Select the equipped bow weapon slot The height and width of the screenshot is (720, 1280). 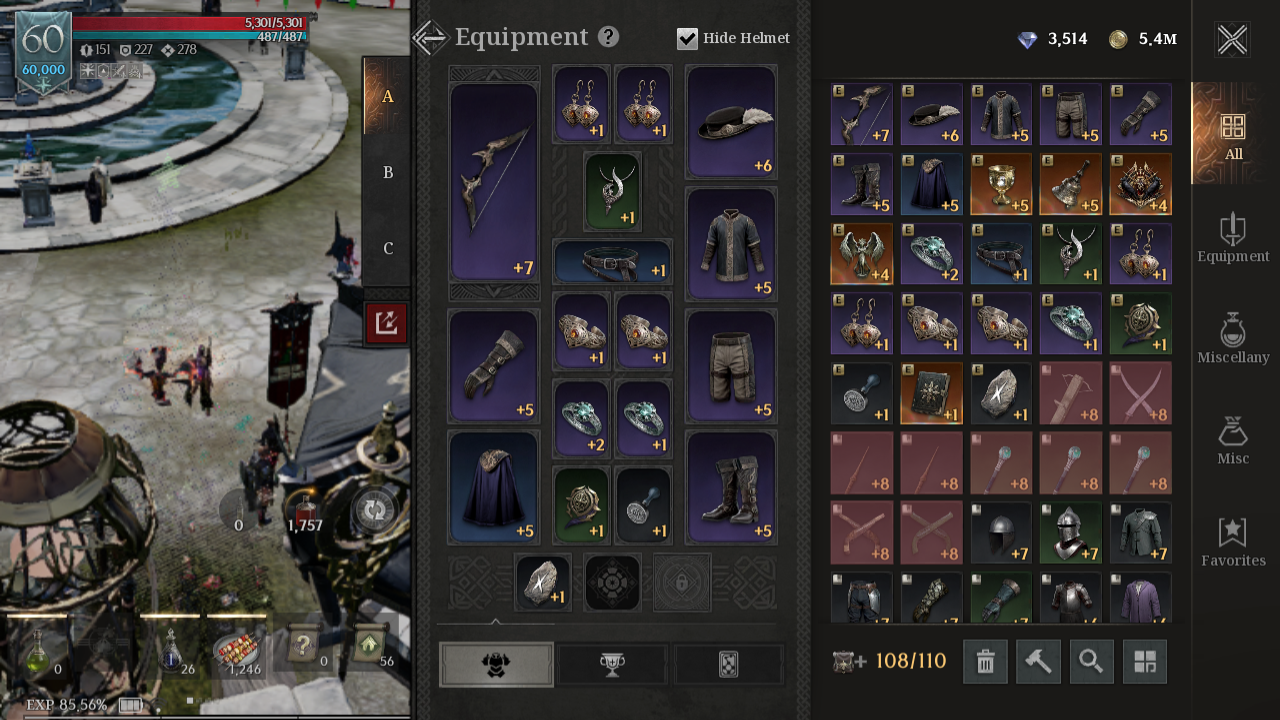pyautogui.click(x=494, y=182)
